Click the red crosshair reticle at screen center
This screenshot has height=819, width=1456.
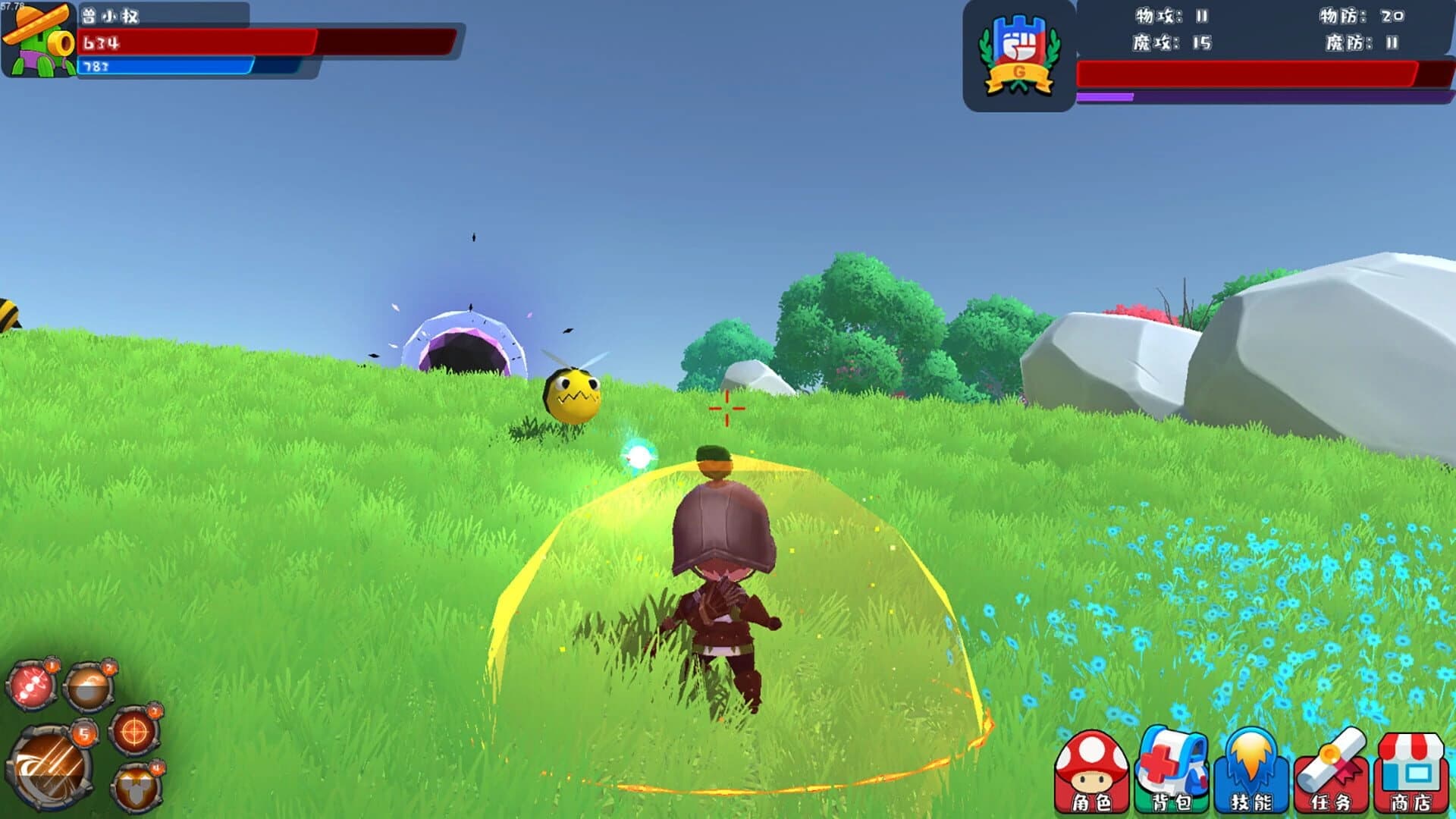(x=726, y=407)
